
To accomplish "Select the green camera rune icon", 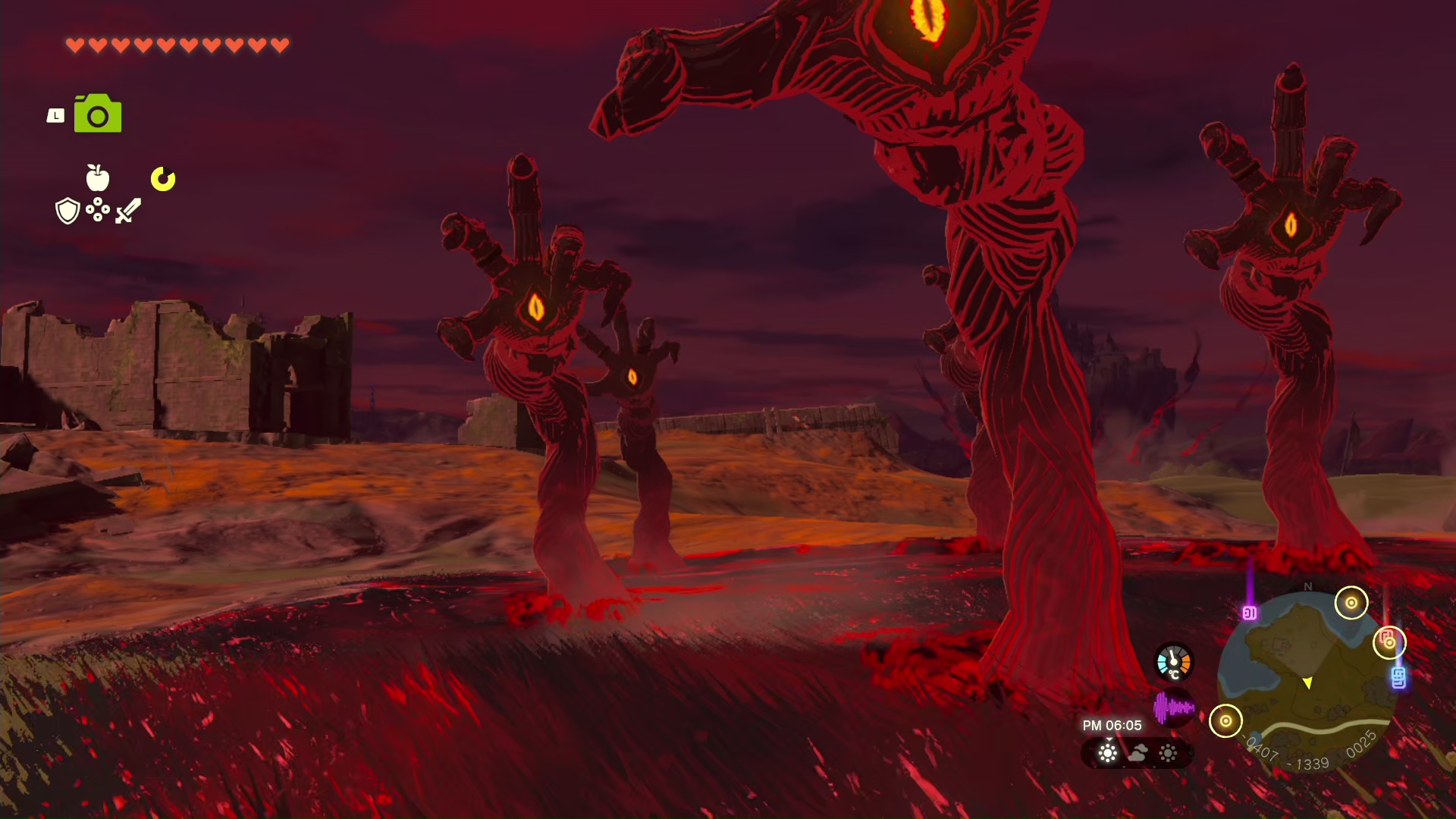I will [x=98, y=114].
